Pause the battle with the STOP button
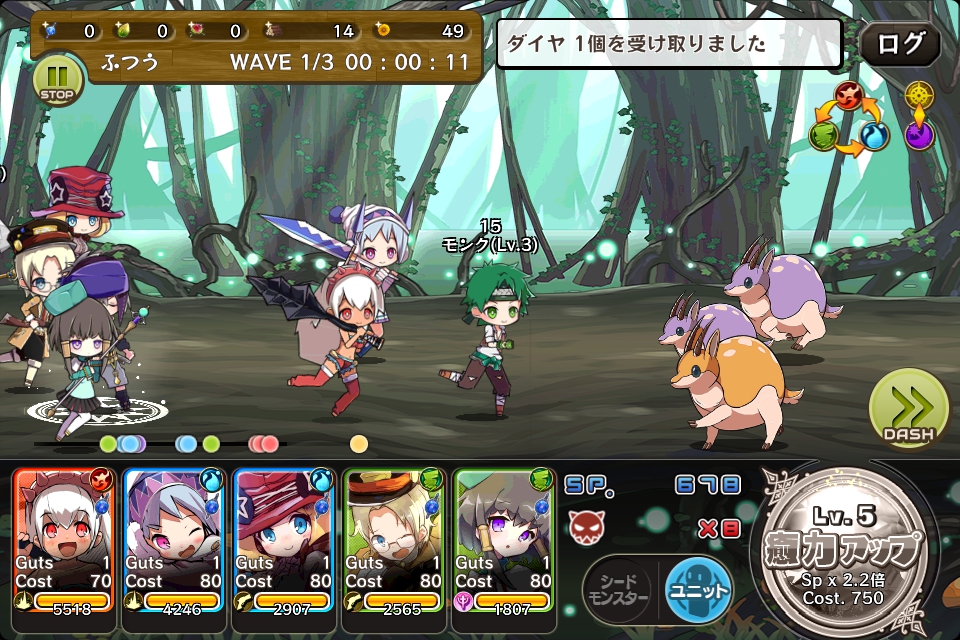 pyautogui.click(x=58, y=79)
